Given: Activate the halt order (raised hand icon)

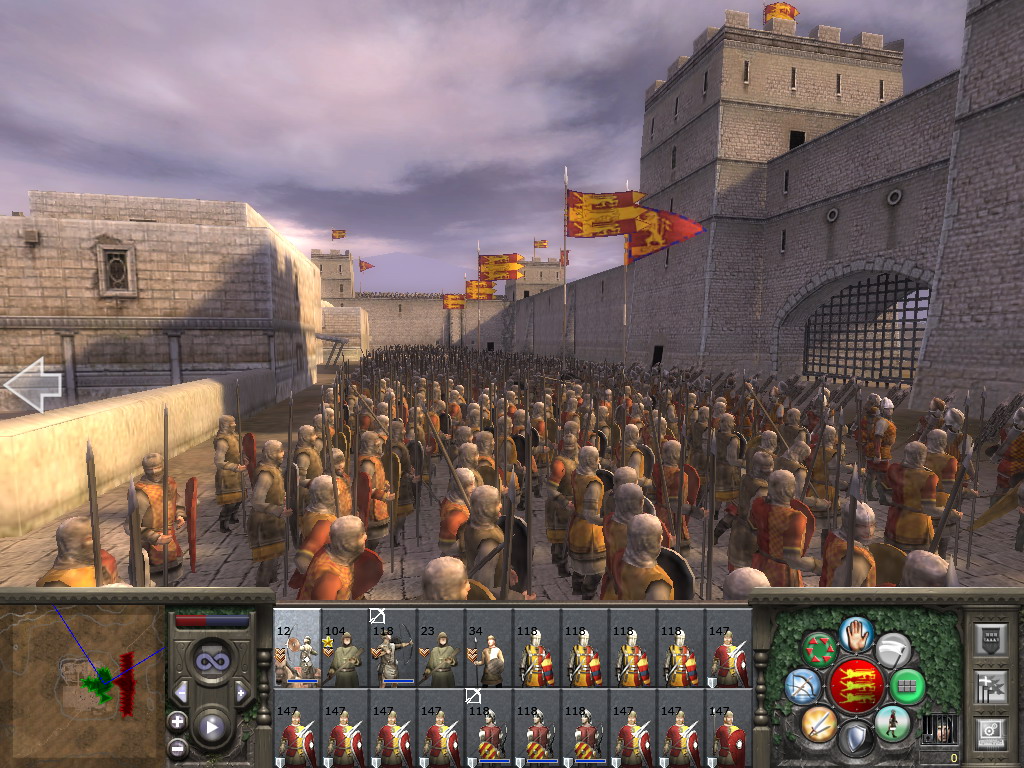Looking at the screenshot, I should click(855, 633).
